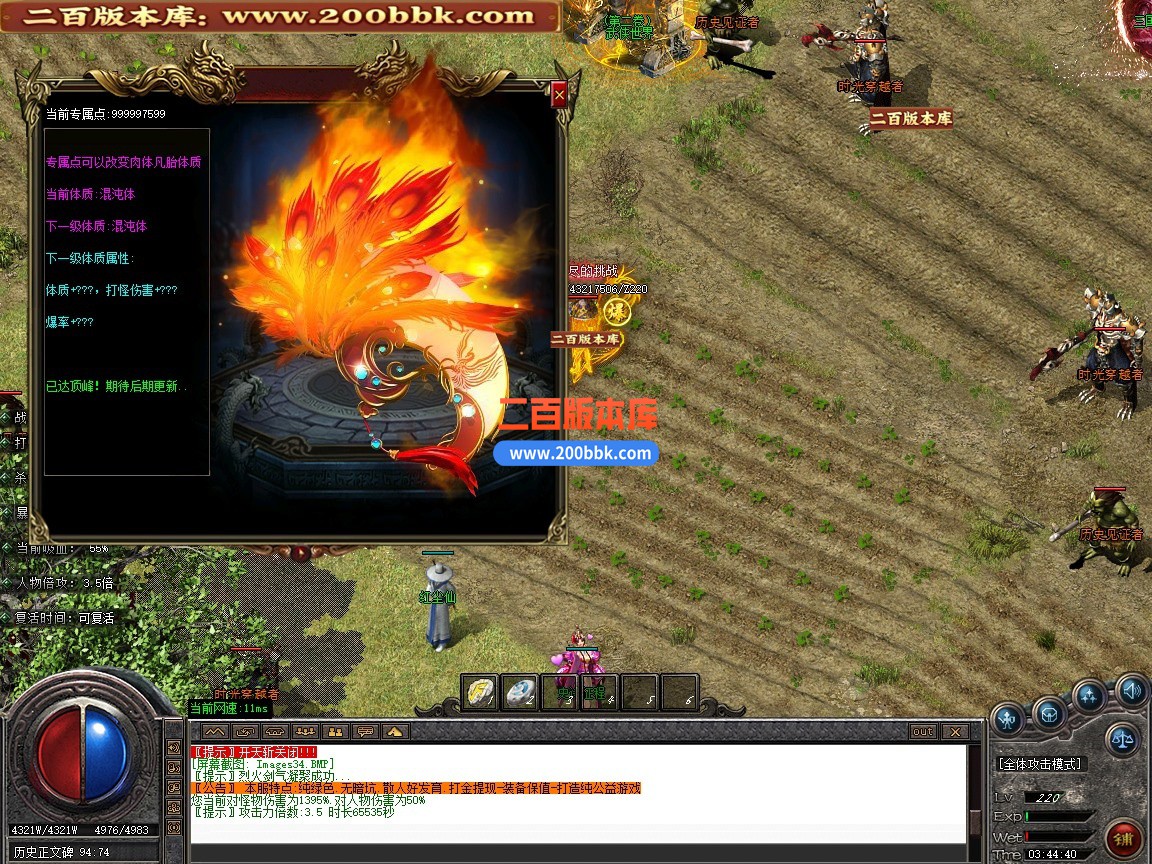This screenshot has height=864, width=1152.
Task: Open the bag inventory icon
Action: point(1048,714)
